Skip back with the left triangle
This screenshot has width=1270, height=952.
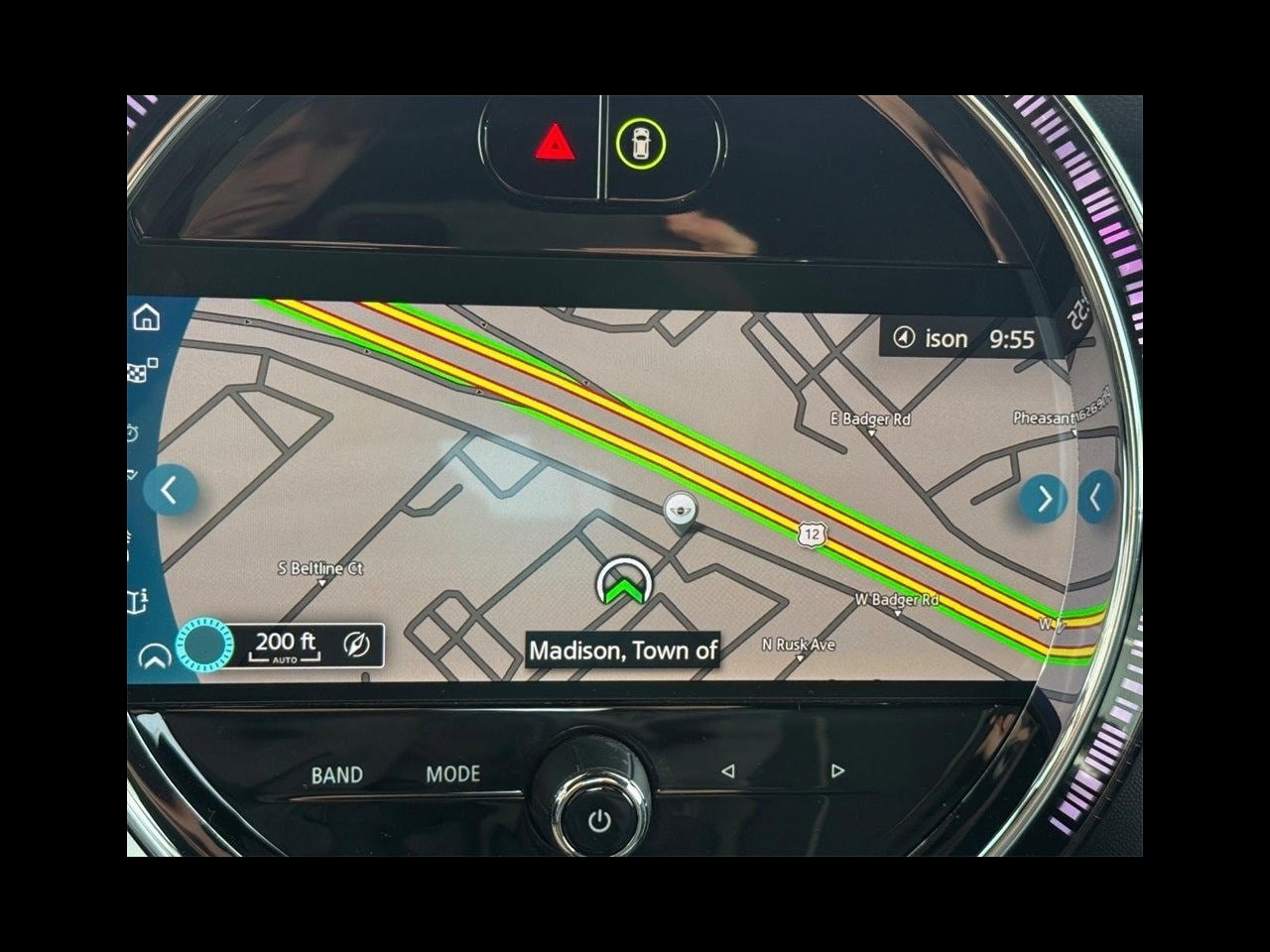pyautogui.click(x=728, y=771)
